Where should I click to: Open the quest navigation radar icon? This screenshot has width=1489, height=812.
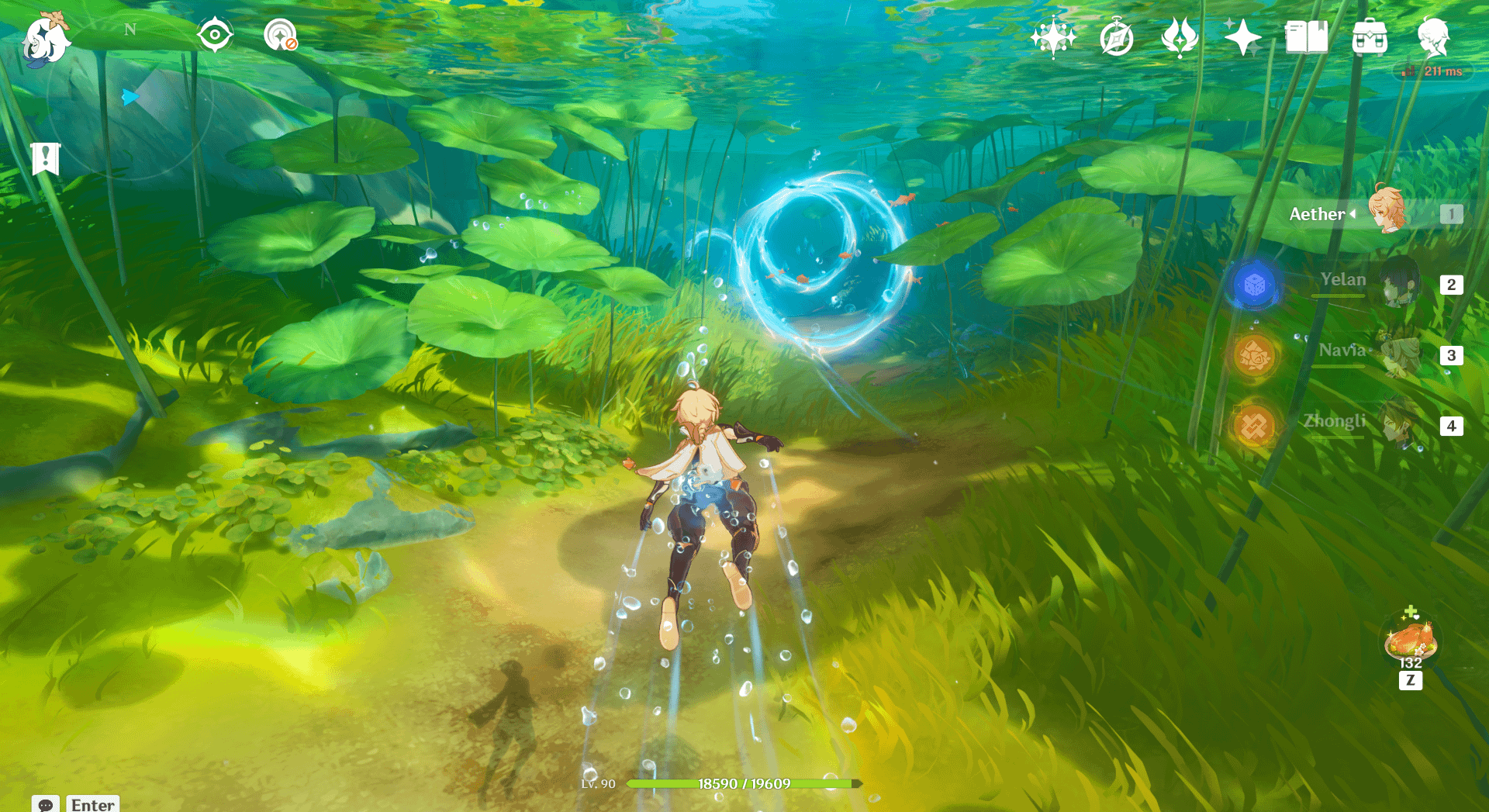tap(280, 36)
